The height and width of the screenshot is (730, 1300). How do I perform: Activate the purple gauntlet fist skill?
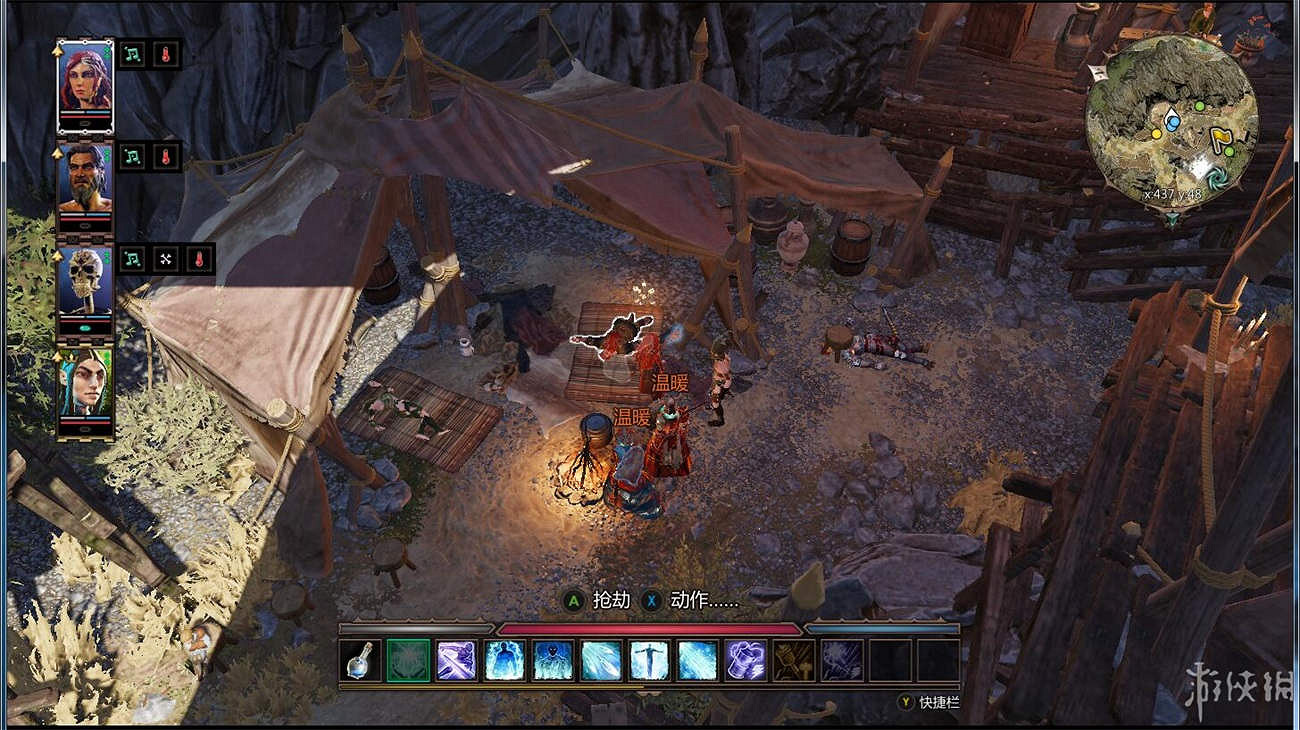(746, 660)
